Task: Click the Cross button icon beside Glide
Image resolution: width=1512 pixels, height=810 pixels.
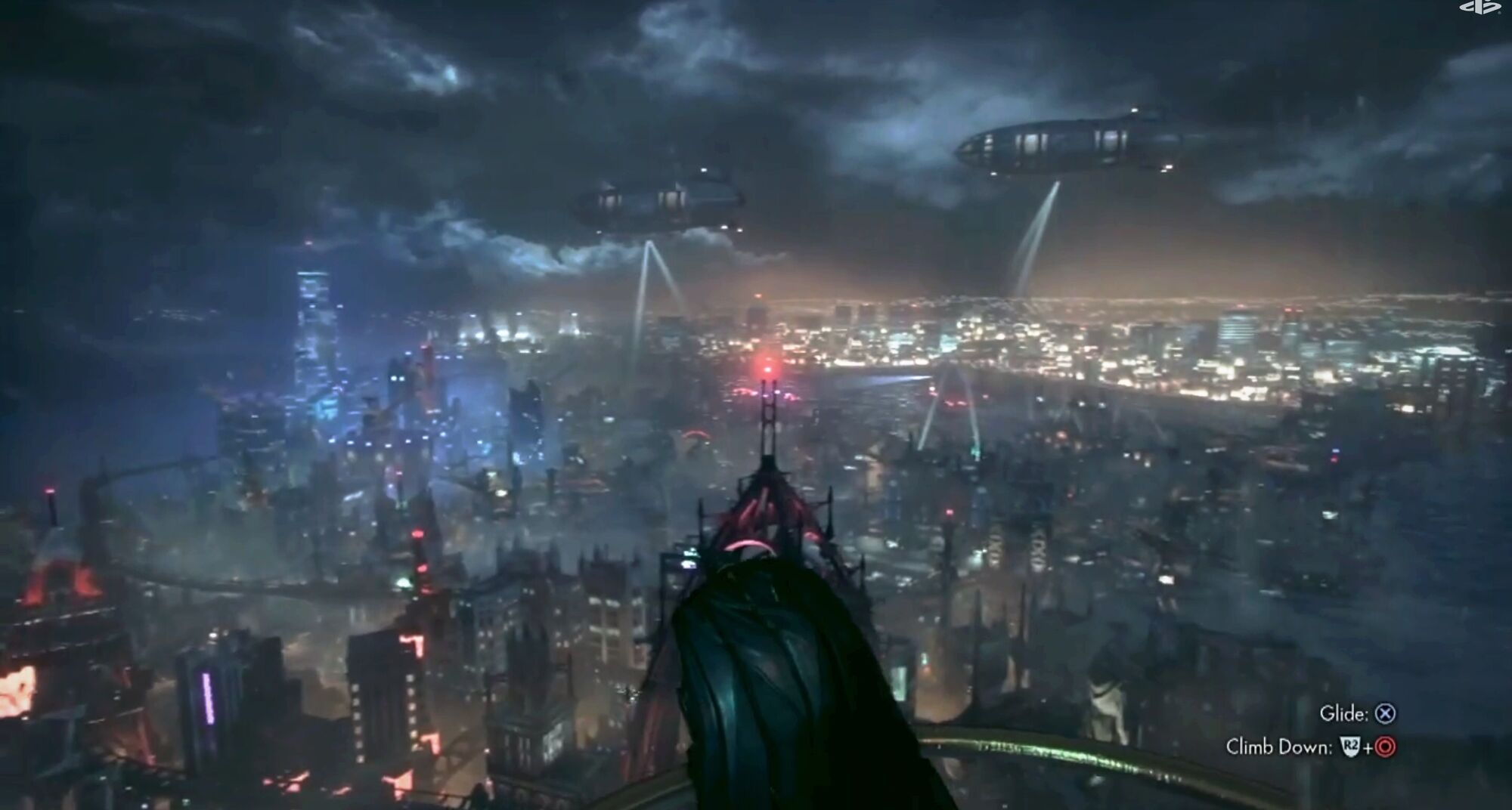Action: 1384,714
